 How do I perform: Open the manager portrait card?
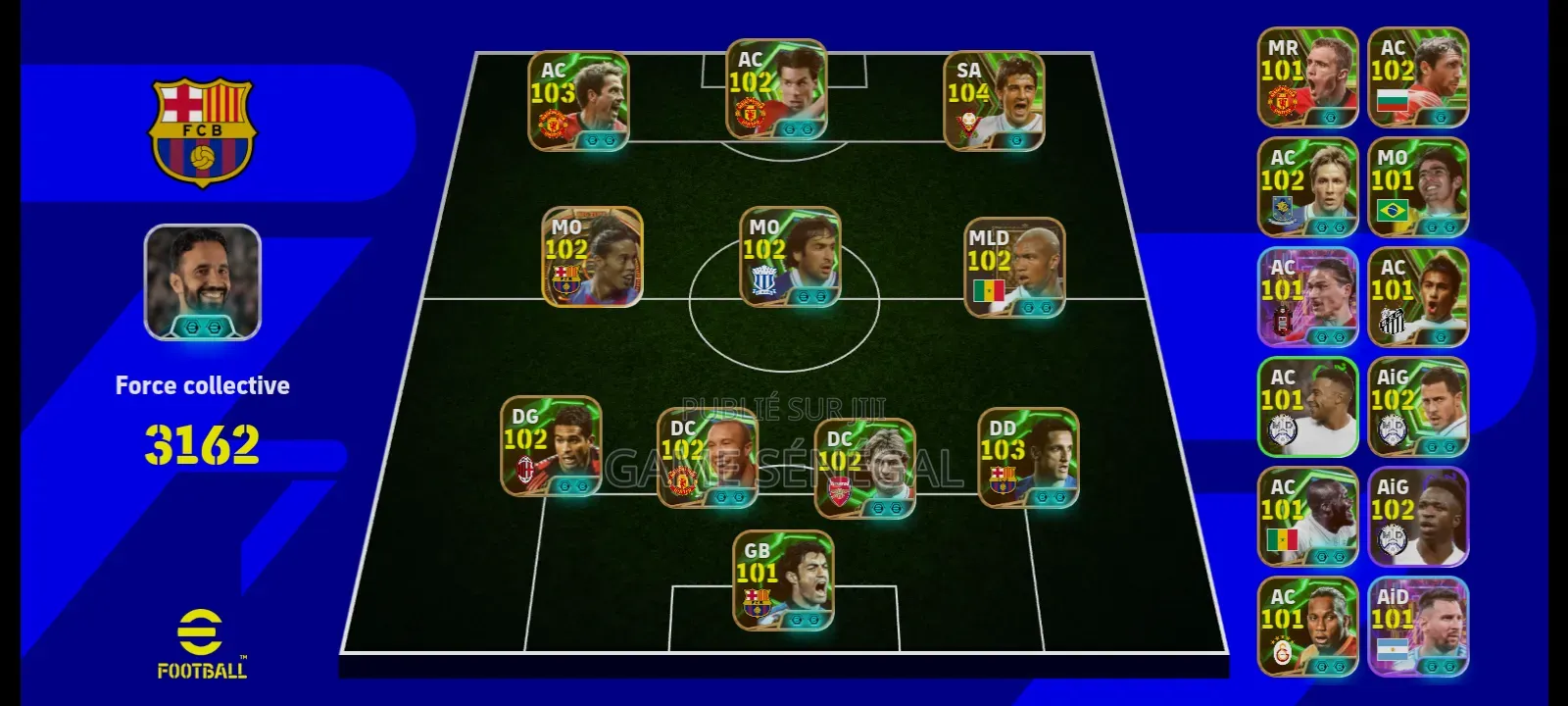pyautogui.click(x=203, y=282)
